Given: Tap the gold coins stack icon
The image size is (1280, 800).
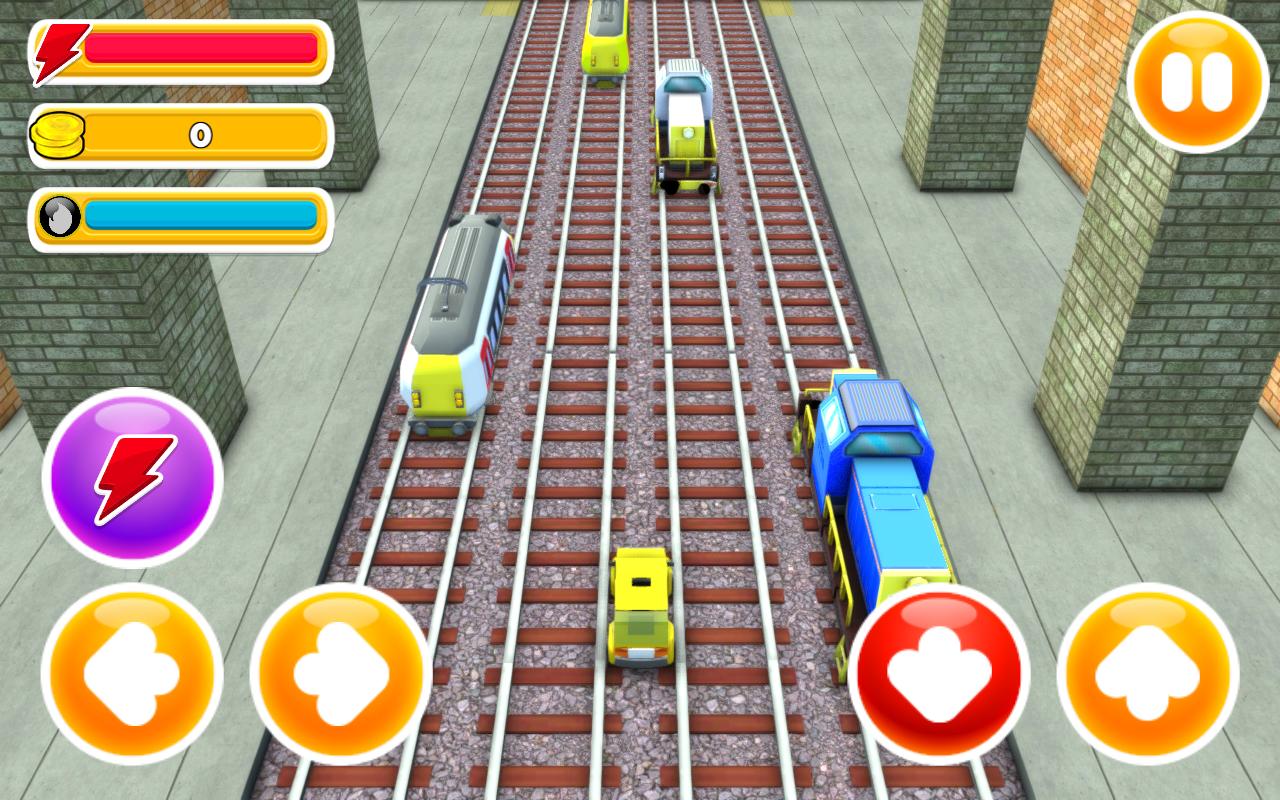Looking at the screenshot, I should (60, 135).
